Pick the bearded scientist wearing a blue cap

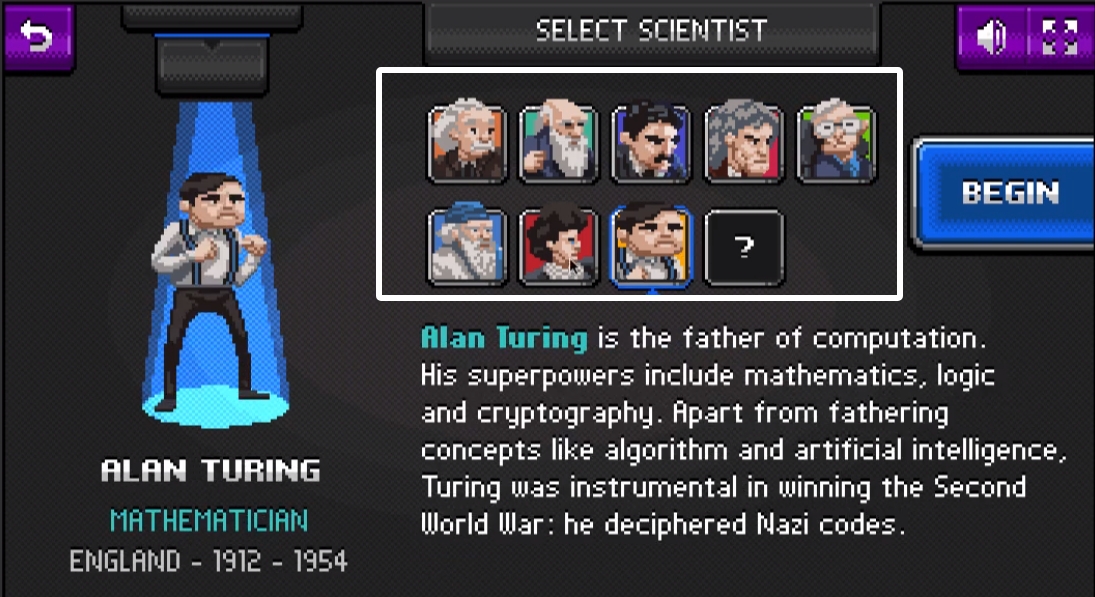[468, 247]
